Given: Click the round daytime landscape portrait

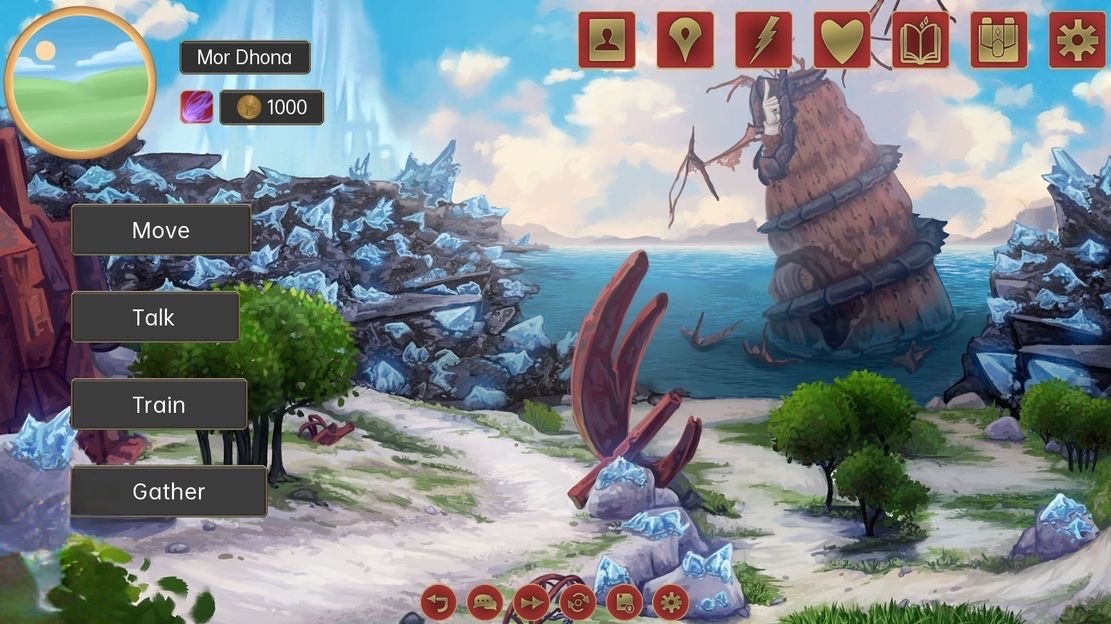Looking at the screenshot, I should pyautogui.click(x=80, y=81).
